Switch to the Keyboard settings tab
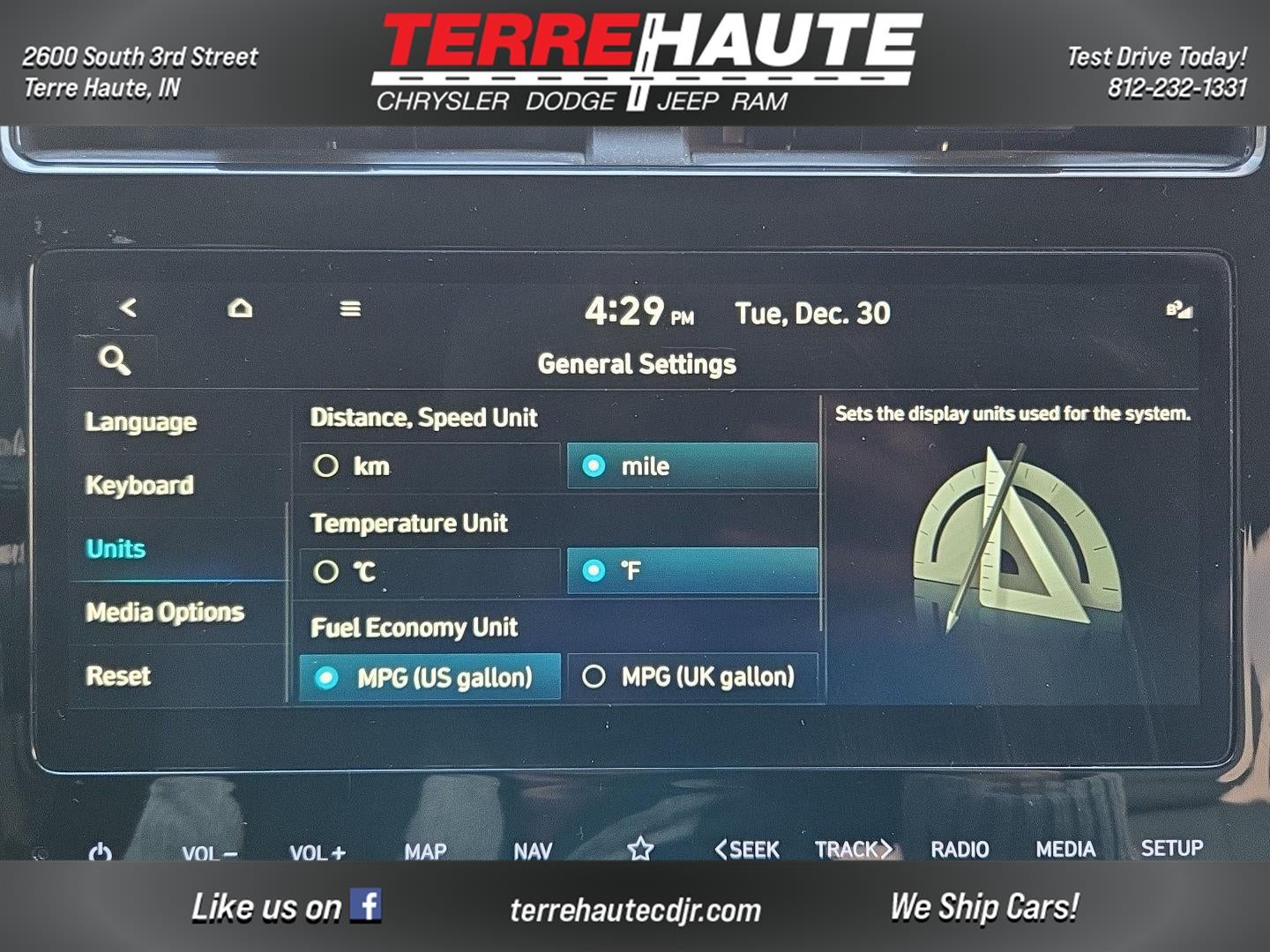This screenshot has height=952, width=1270. (x=139, y=485)
